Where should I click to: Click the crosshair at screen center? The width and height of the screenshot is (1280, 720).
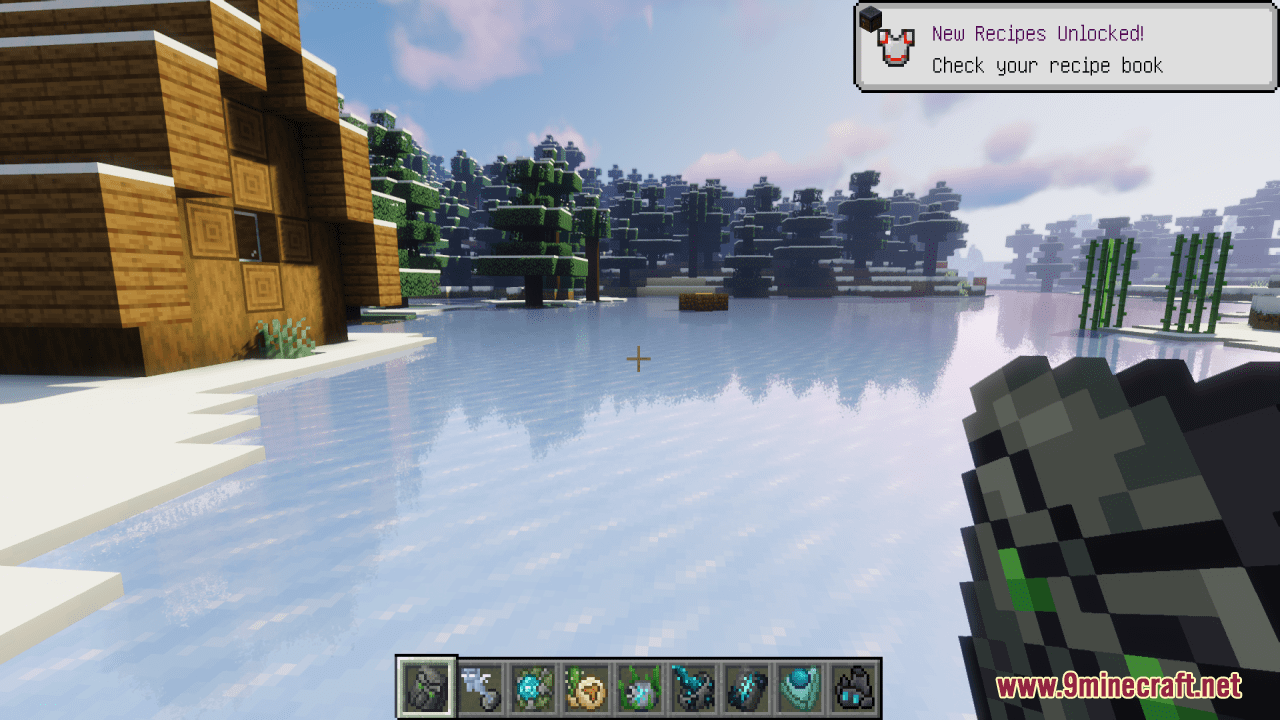coord(637,358)
